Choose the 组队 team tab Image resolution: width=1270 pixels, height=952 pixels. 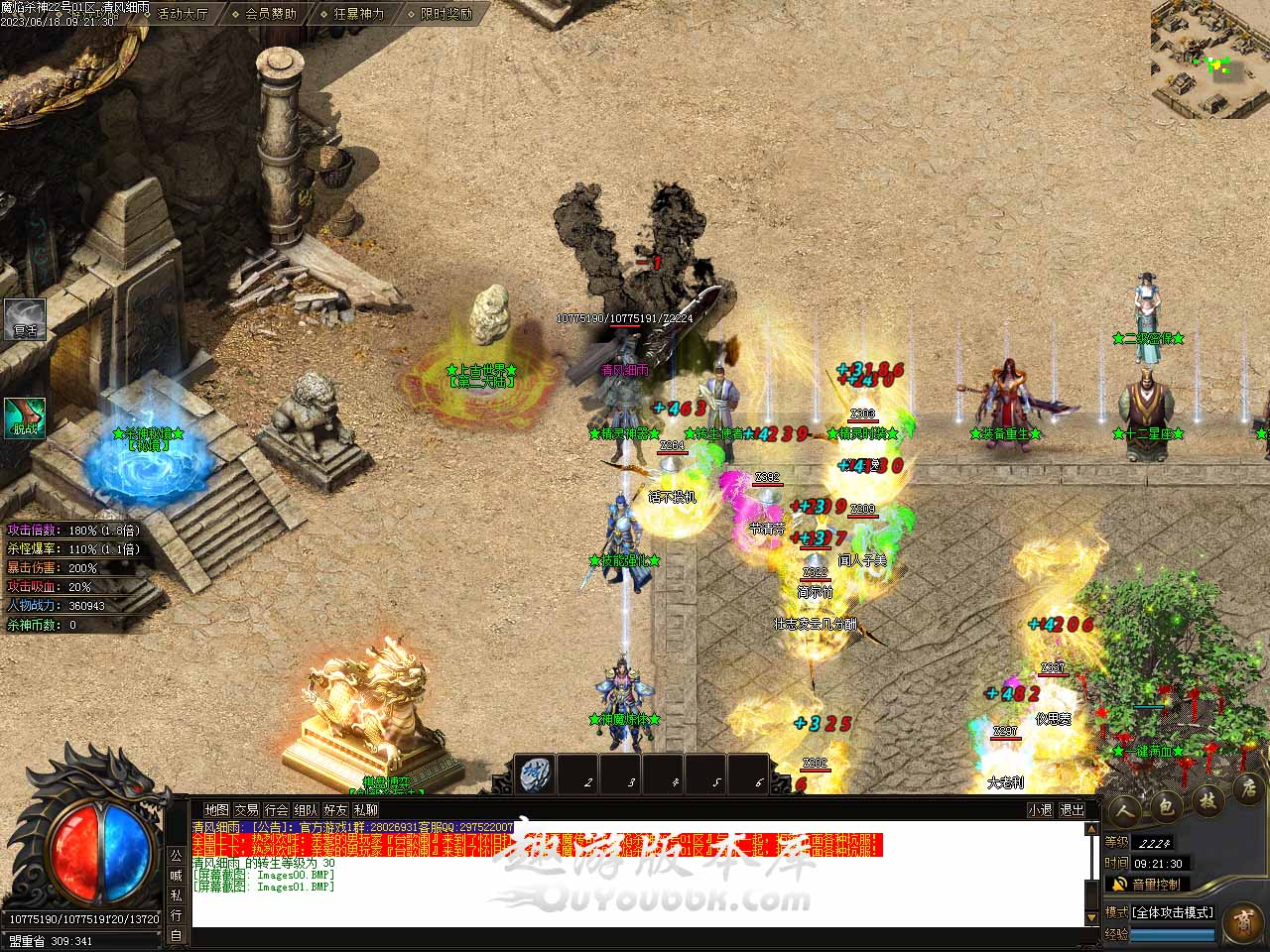pyautogui.click(x=306, y=810)
